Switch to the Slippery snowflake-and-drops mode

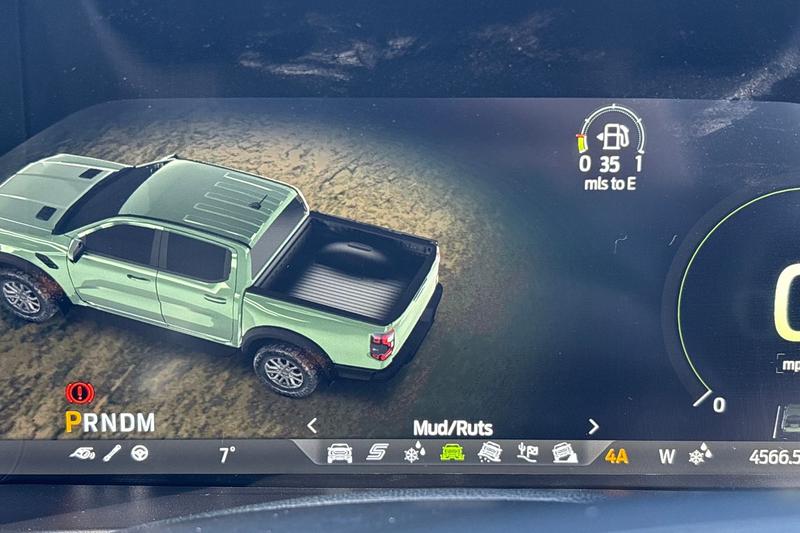413,454
